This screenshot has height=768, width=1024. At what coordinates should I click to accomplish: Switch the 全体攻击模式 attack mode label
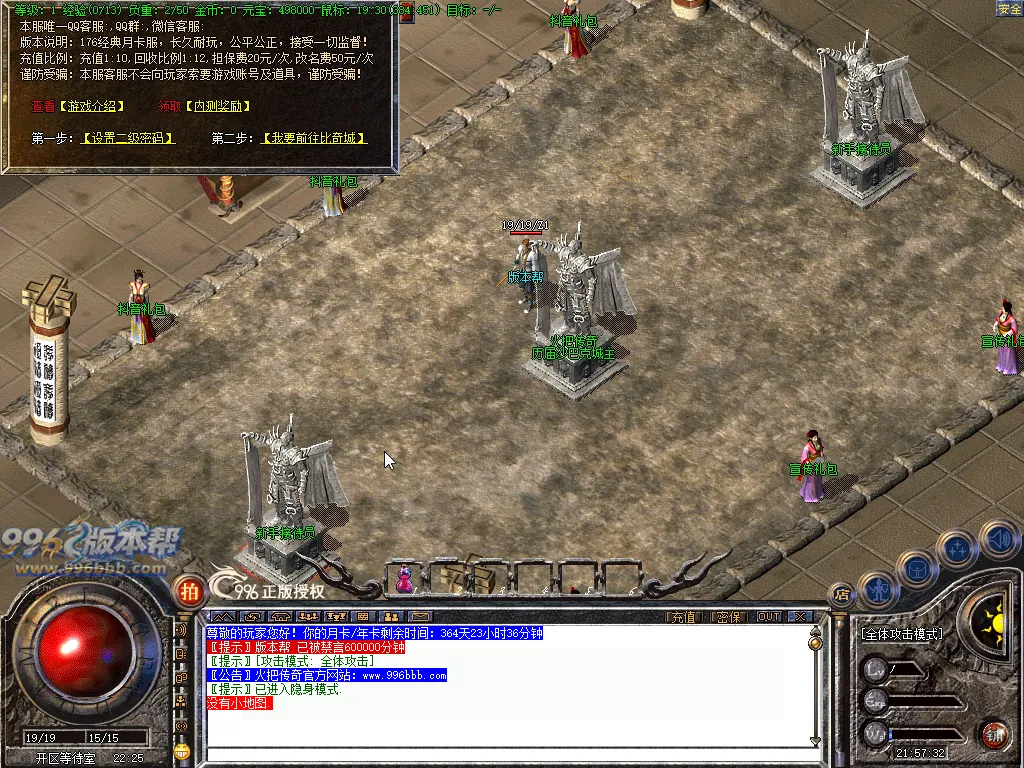[x=902, y=634]
